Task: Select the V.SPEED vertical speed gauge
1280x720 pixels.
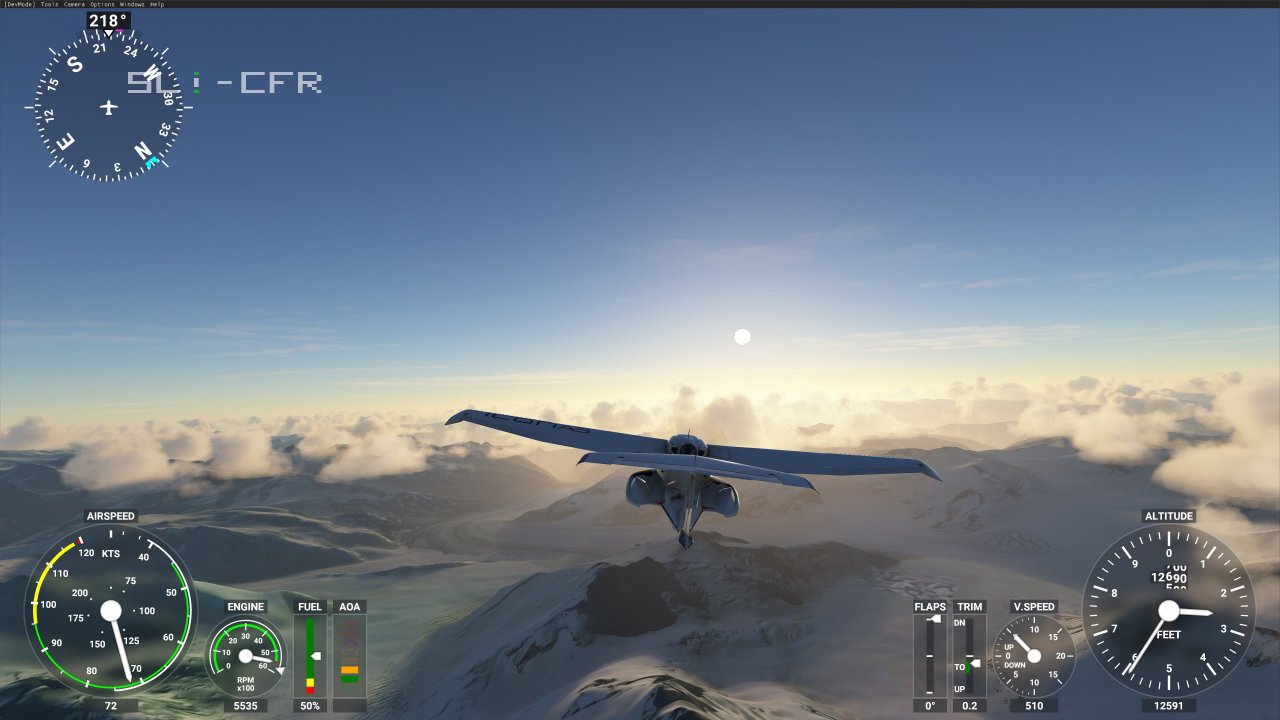Action: coord(1033,655)
